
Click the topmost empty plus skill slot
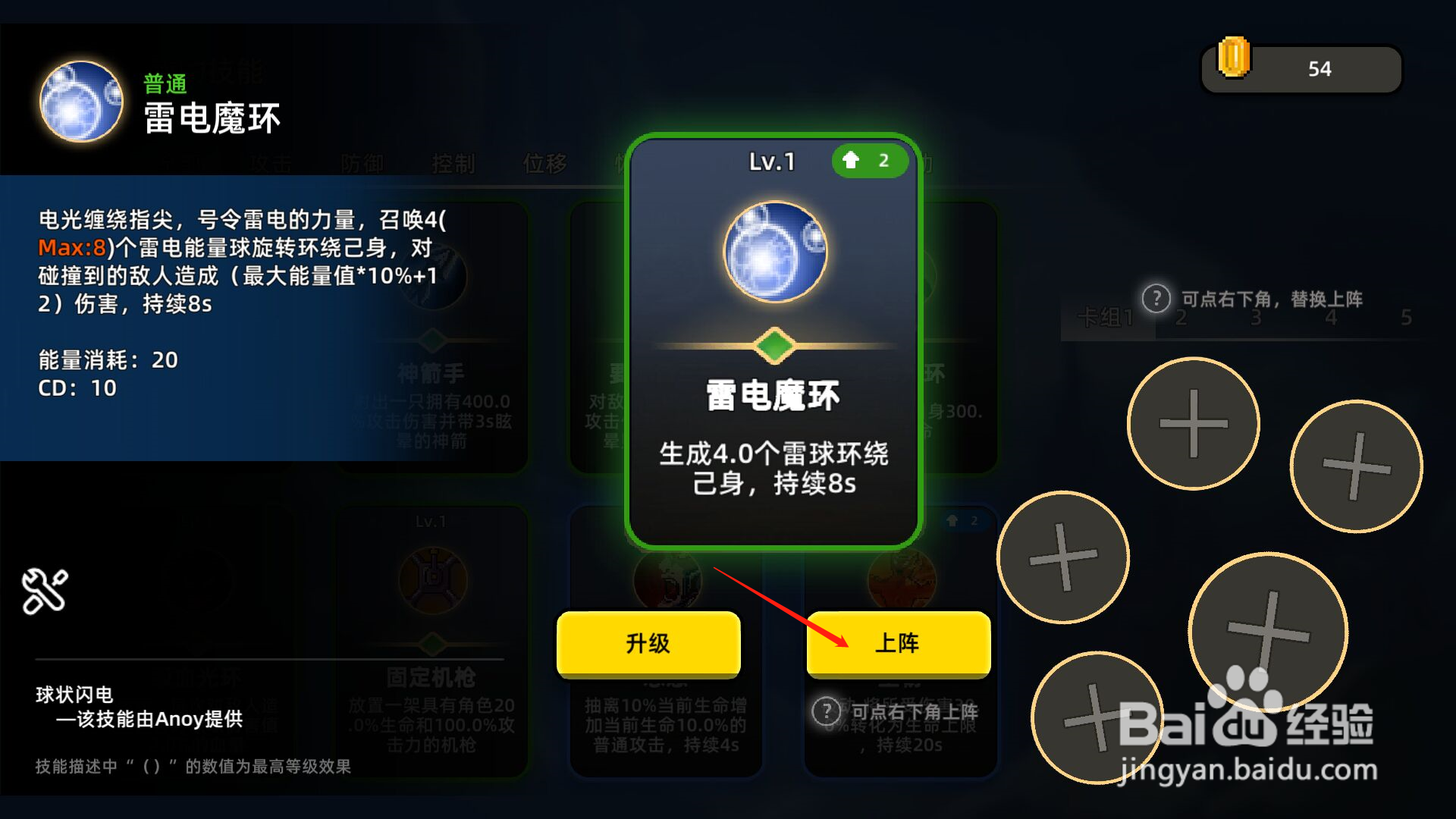[1193, 425]
